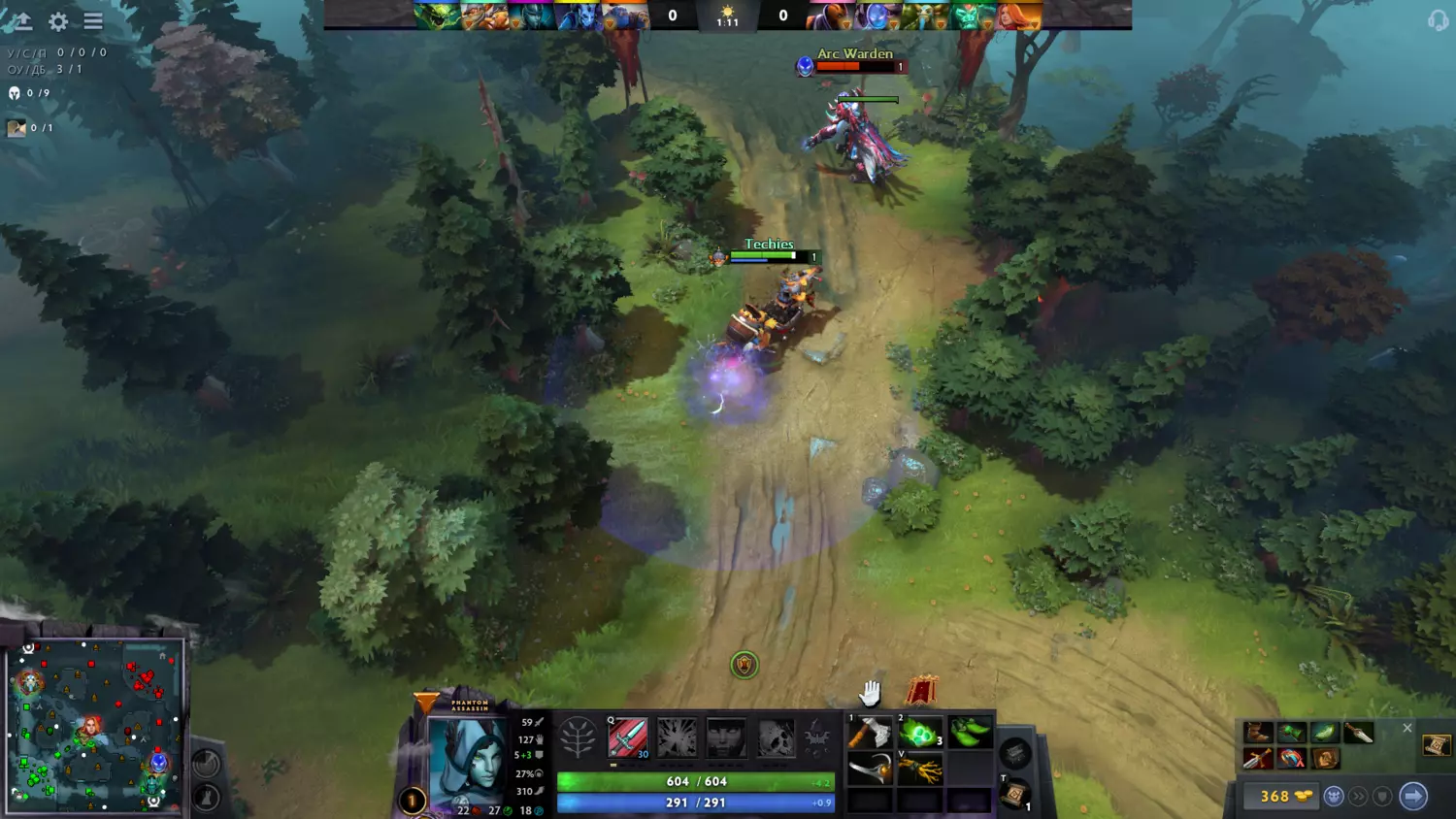Open the hamburger main menu
The height and width of the screenshot is (819, 1456).
click(x=93, y=21)
